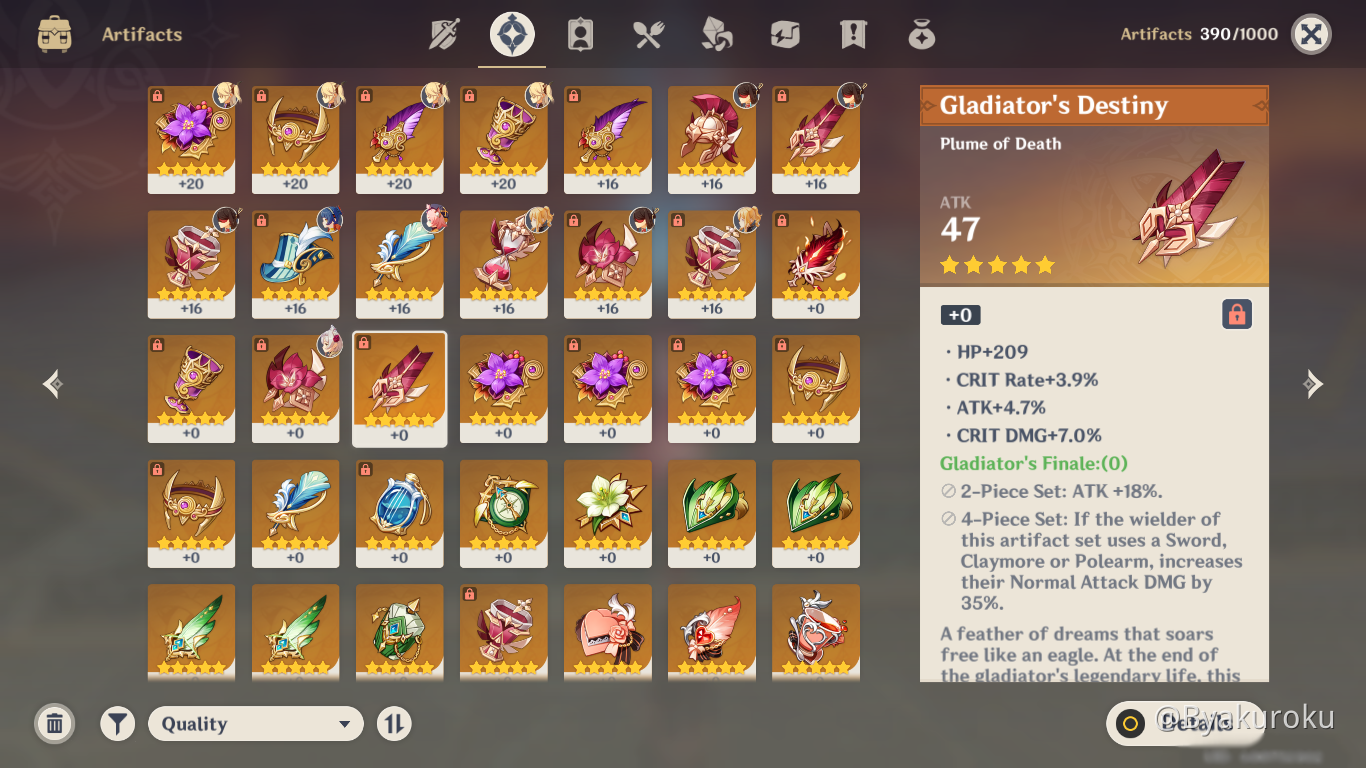
Task: Go to the next page with right arrow
Action: 1313,384
